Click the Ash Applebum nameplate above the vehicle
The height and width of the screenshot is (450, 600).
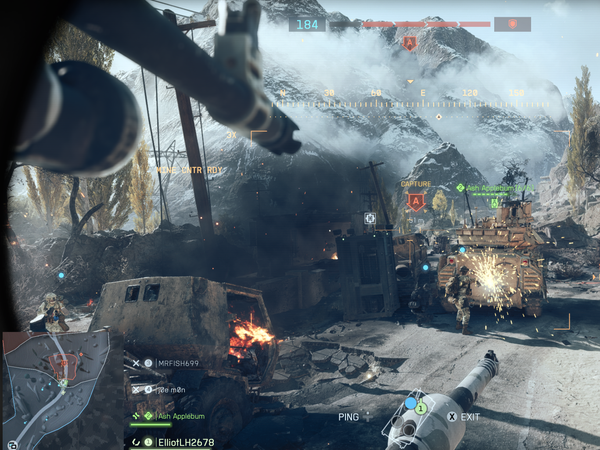(495, 187)
